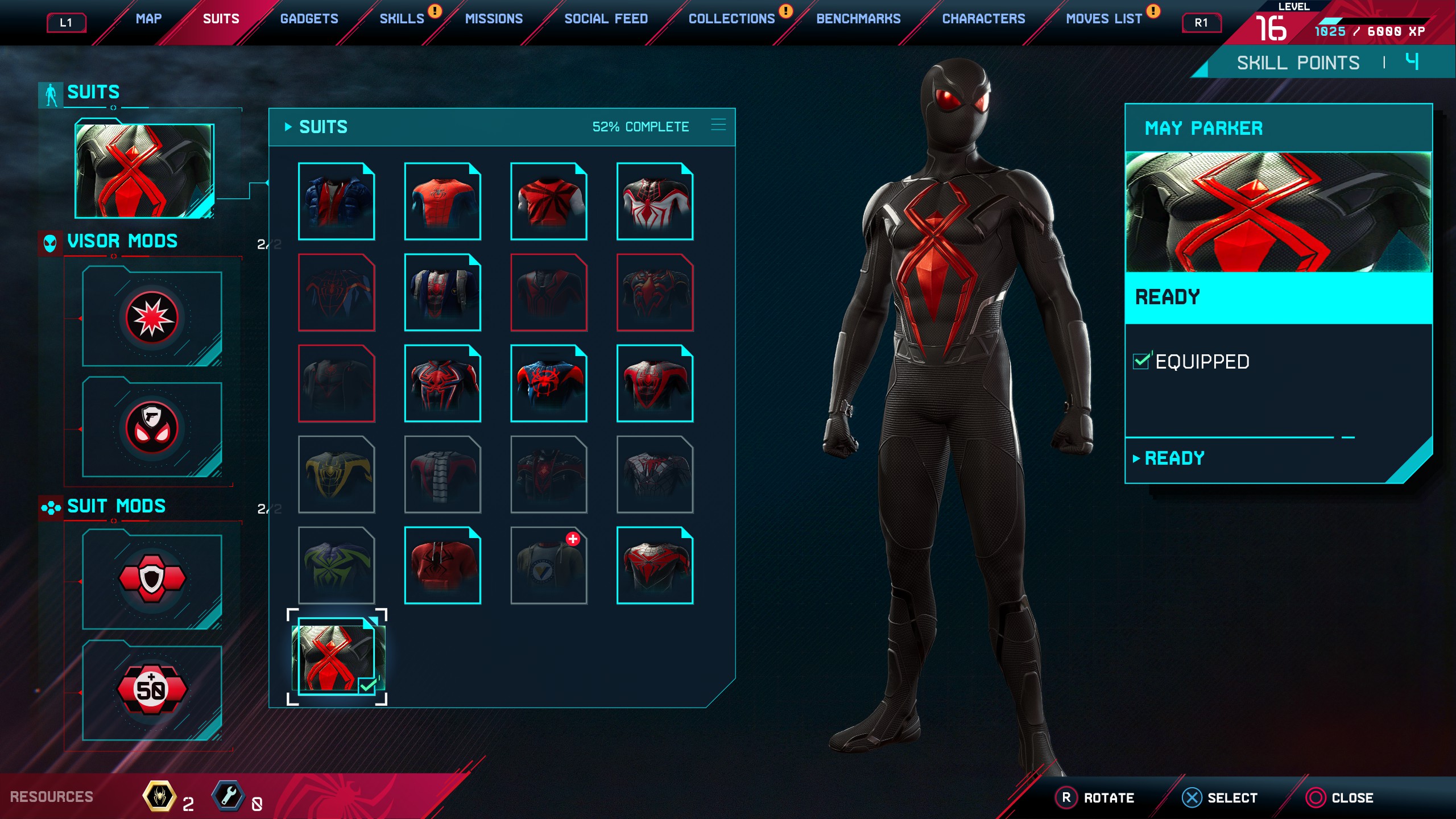View the Benchmarks tab

[858, 19]
